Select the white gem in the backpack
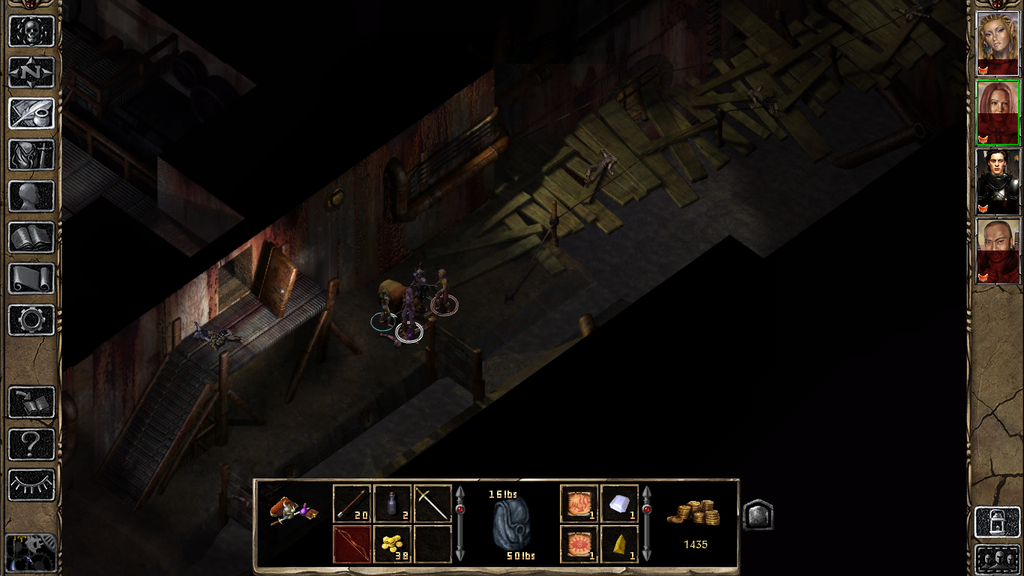This screenshot has height=576, width=1024. [619, 504]
